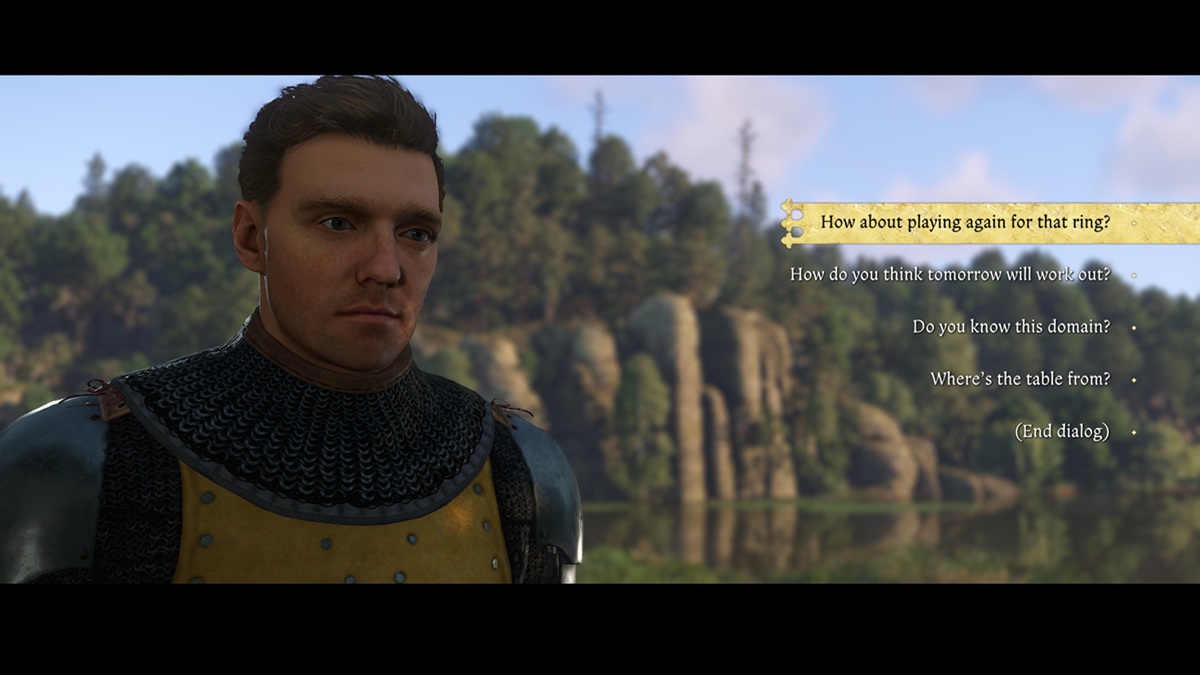This screenshot has height=675, width=1200.
Task: Choose "How about playing again for that ring?"
Action: [965, 223]
